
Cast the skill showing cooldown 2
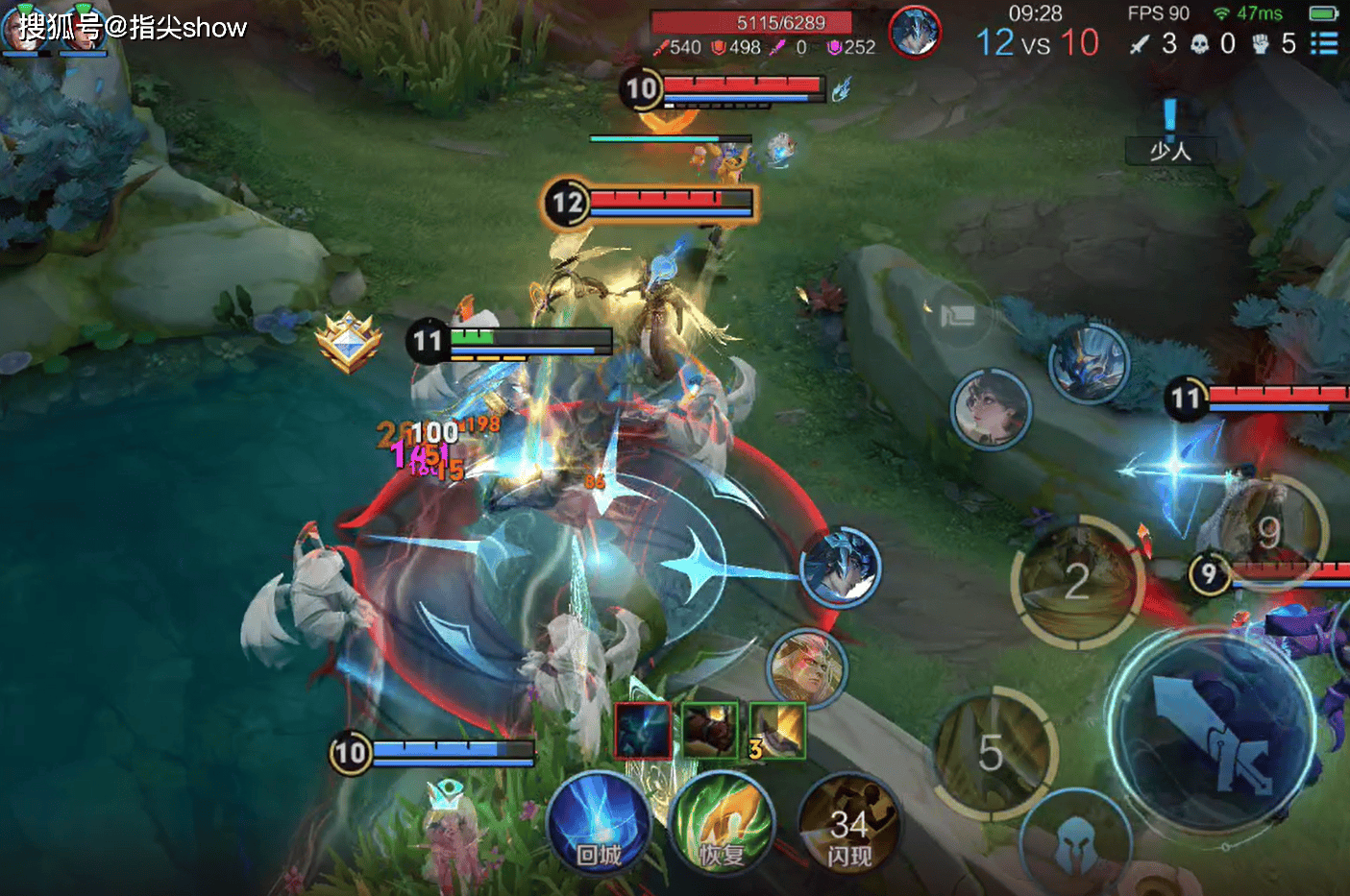(1077, 581)
